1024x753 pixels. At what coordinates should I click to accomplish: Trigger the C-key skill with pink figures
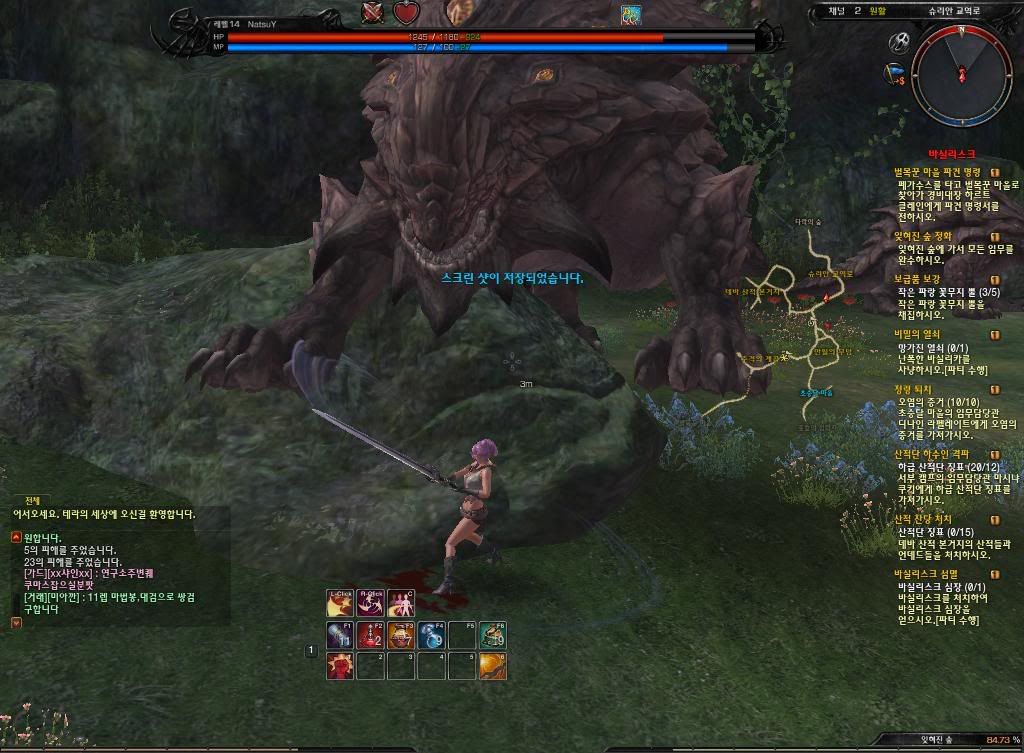[403, 604]
